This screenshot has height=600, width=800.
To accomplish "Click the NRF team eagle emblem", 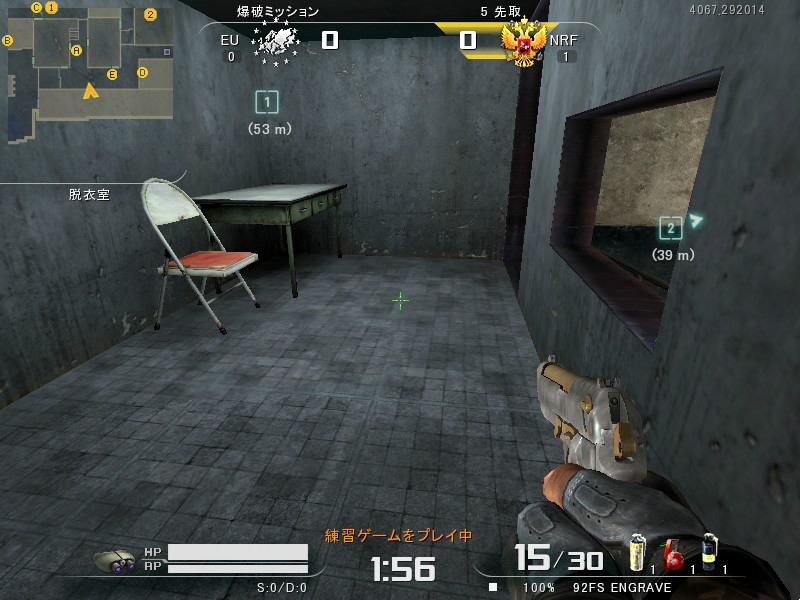I will (x=523, y=43).
